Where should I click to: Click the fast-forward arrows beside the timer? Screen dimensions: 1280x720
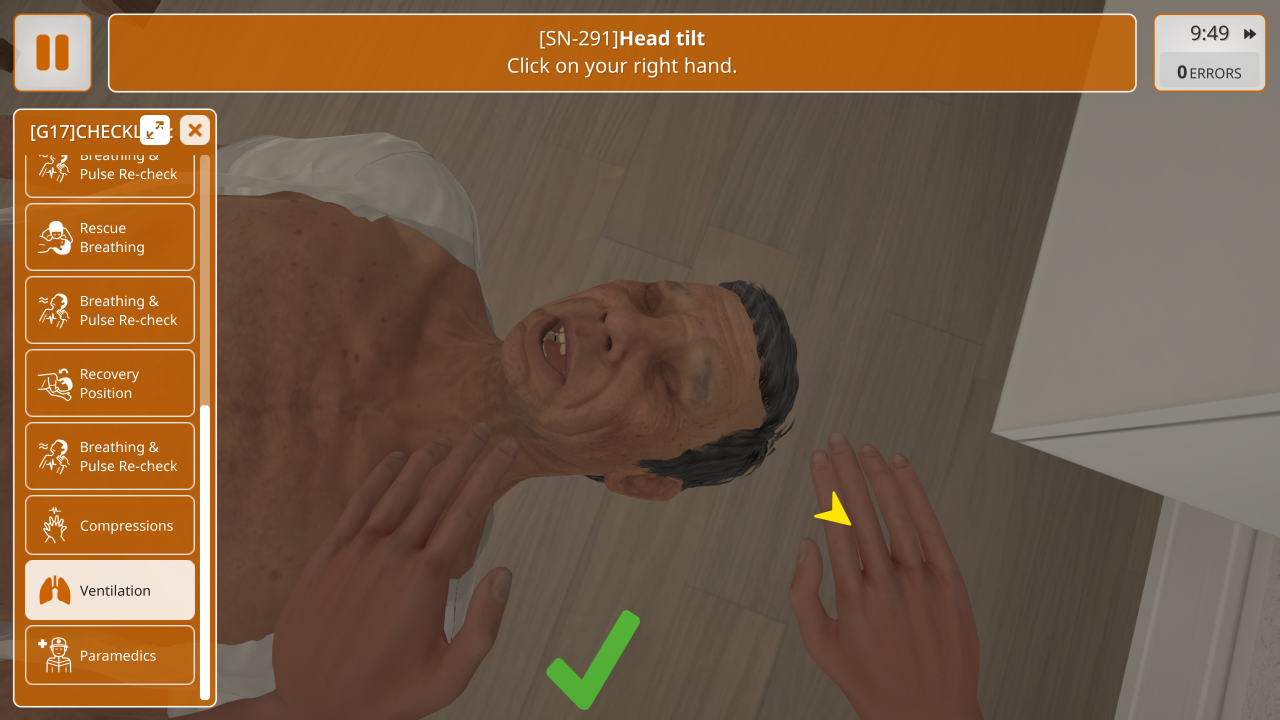point(1250,34)
